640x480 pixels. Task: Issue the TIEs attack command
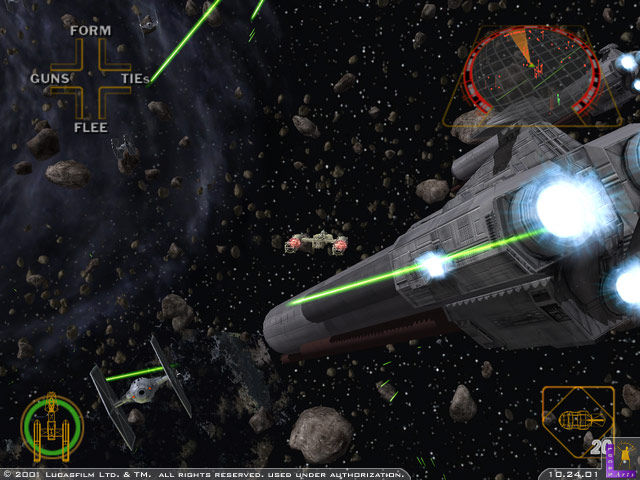(135, 77)
